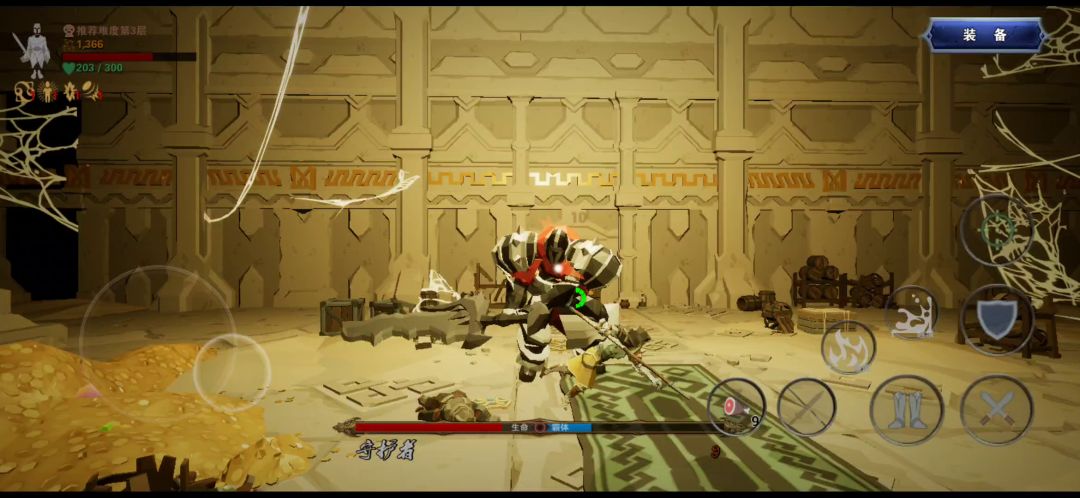Viewport: 1080px width, 498px height.
Task: Tap the crossed swords attack button
Action: coord(996,410)
